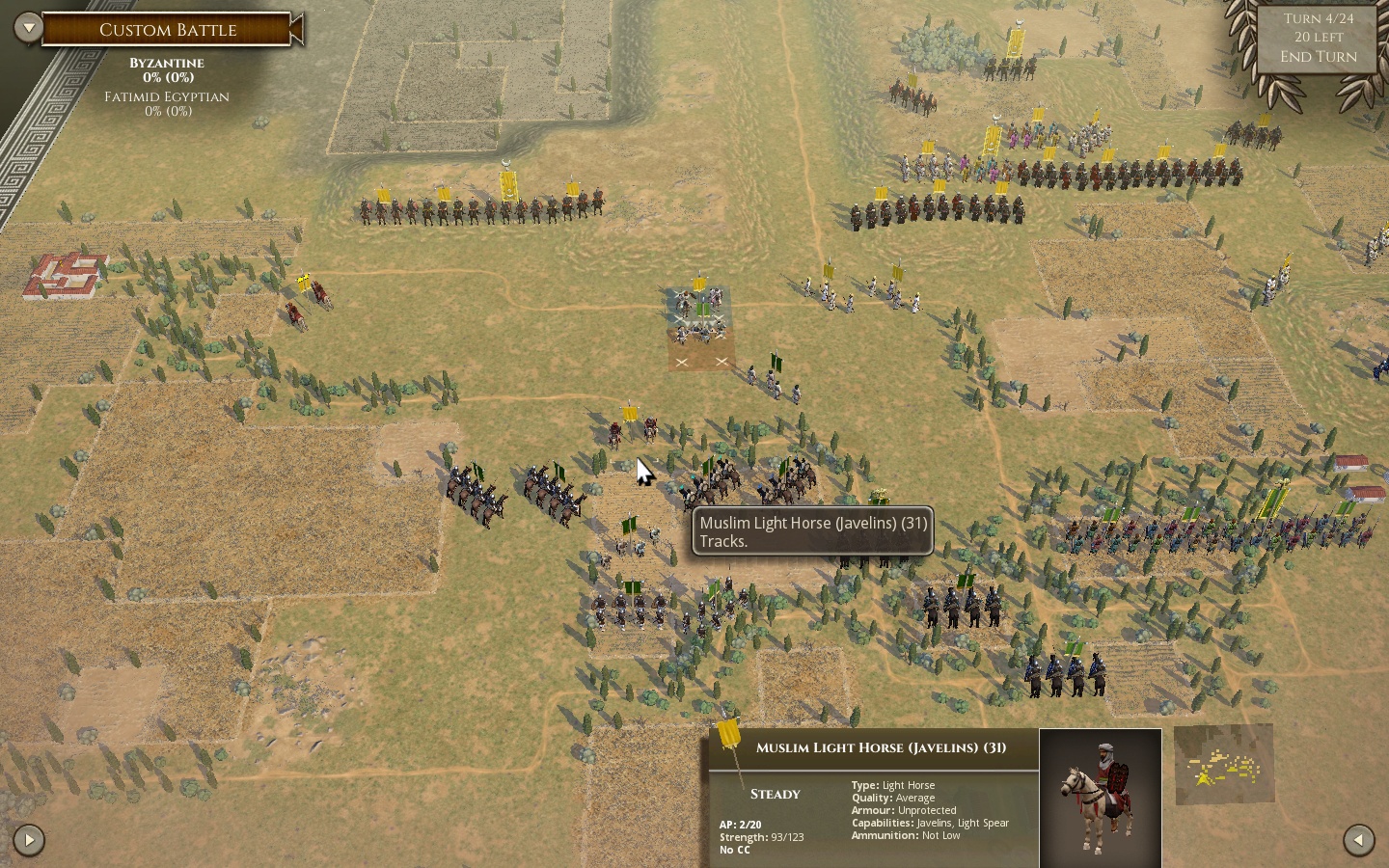Click End Turn in the wreath panel
Image resolution: width=1389 pixels, height=868 pixels.
coord(1318,57)
